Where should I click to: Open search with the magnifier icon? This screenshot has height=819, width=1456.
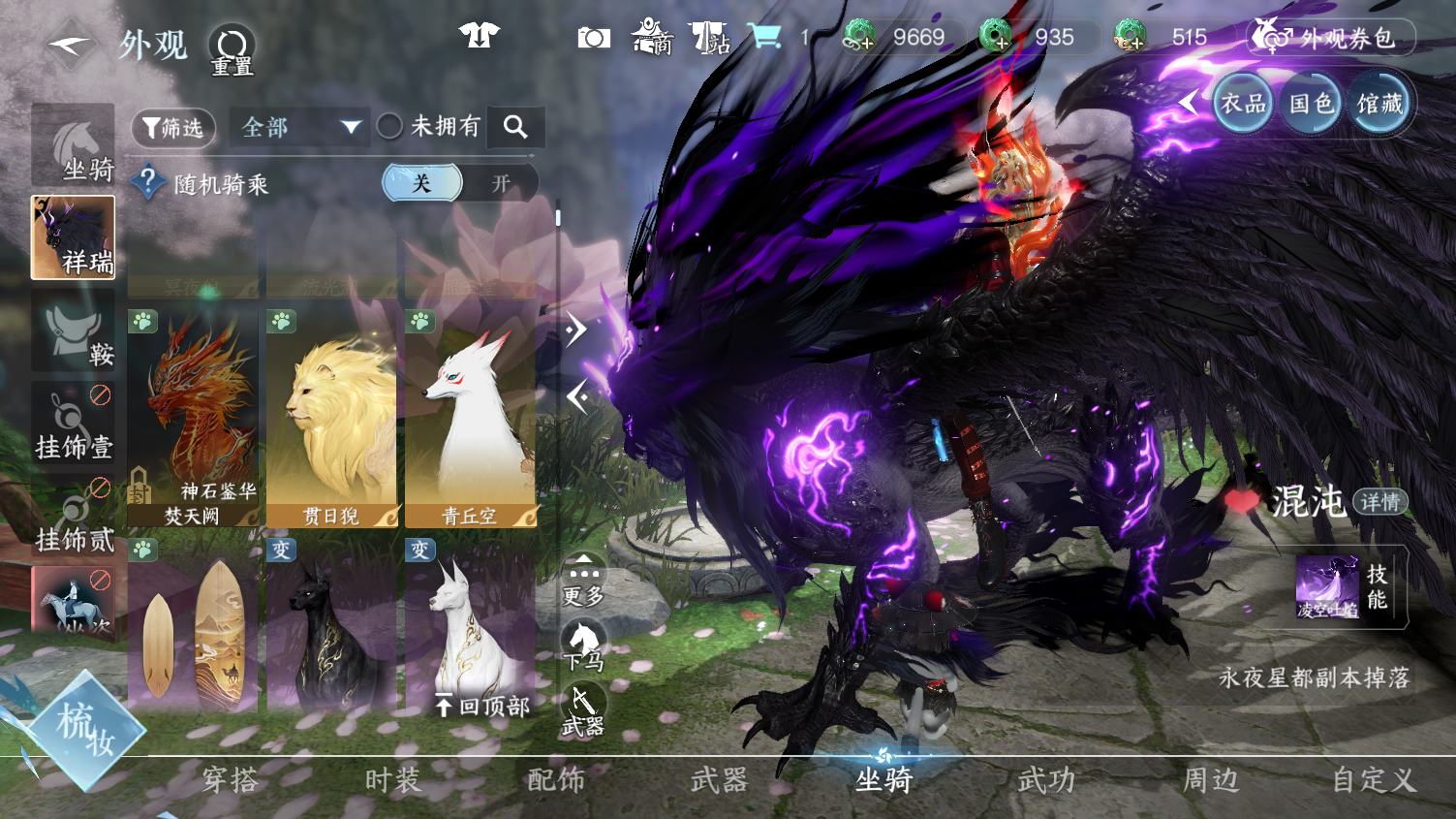515,126
